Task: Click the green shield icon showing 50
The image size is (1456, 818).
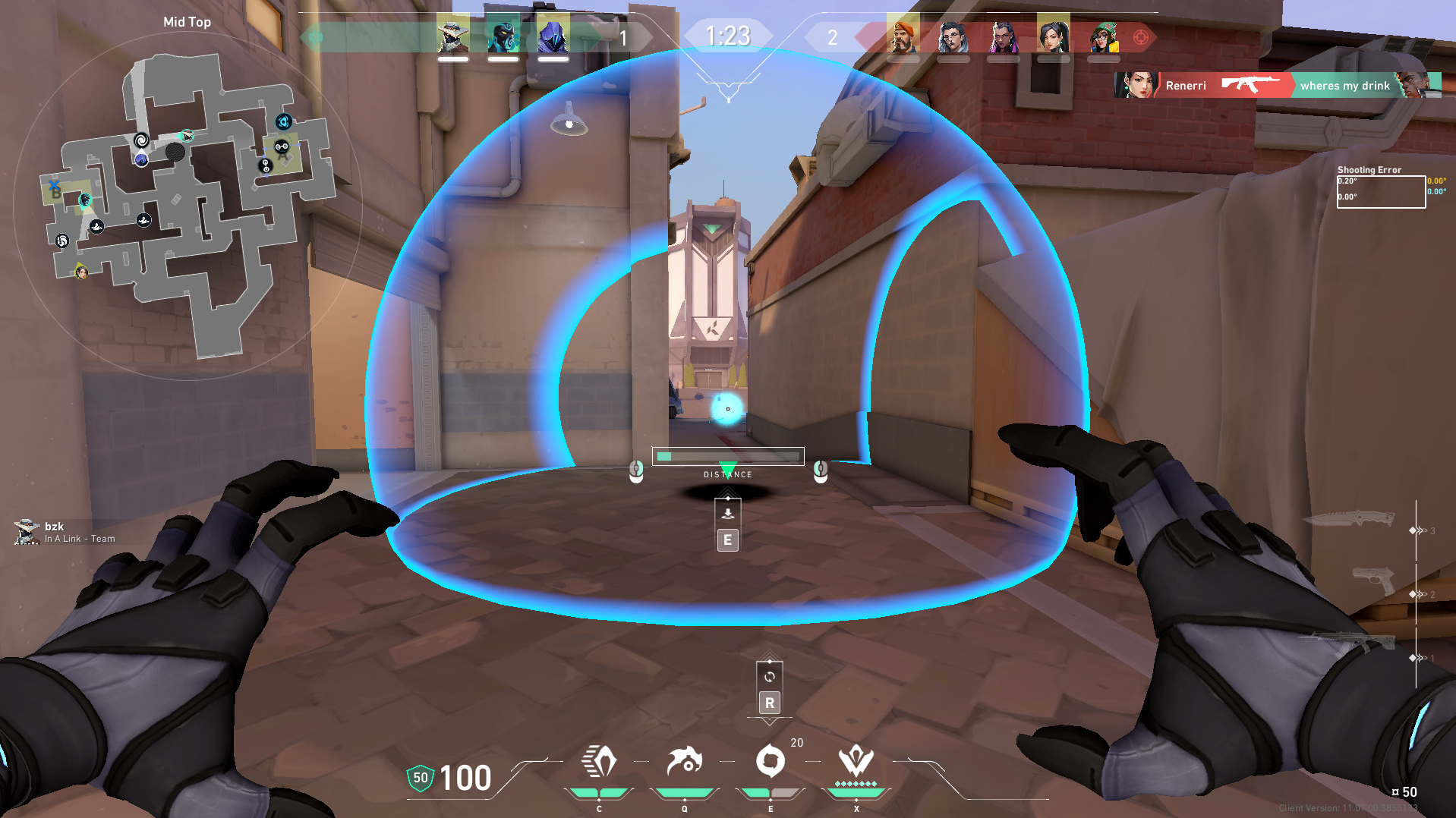Action: 420,777
